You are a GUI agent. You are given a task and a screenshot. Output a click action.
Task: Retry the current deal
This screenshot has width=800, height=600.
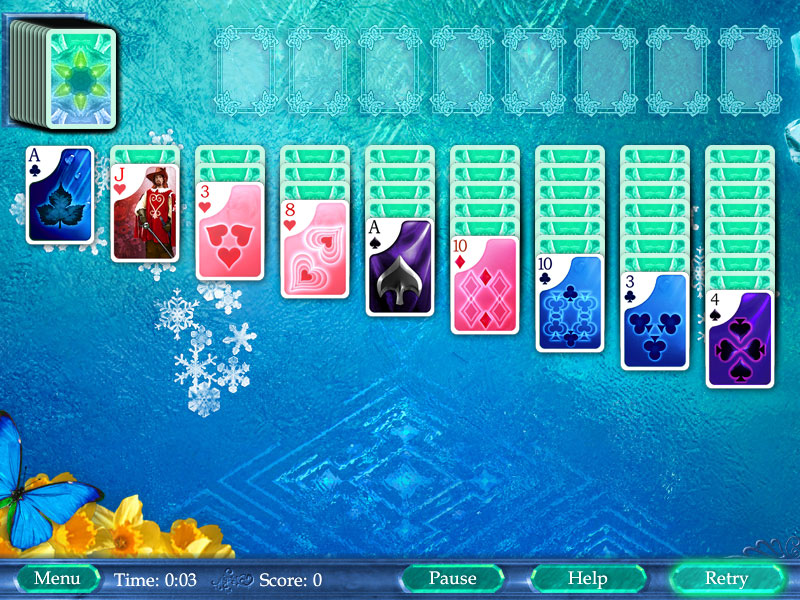pyautogui.click(x=726, y=578)
